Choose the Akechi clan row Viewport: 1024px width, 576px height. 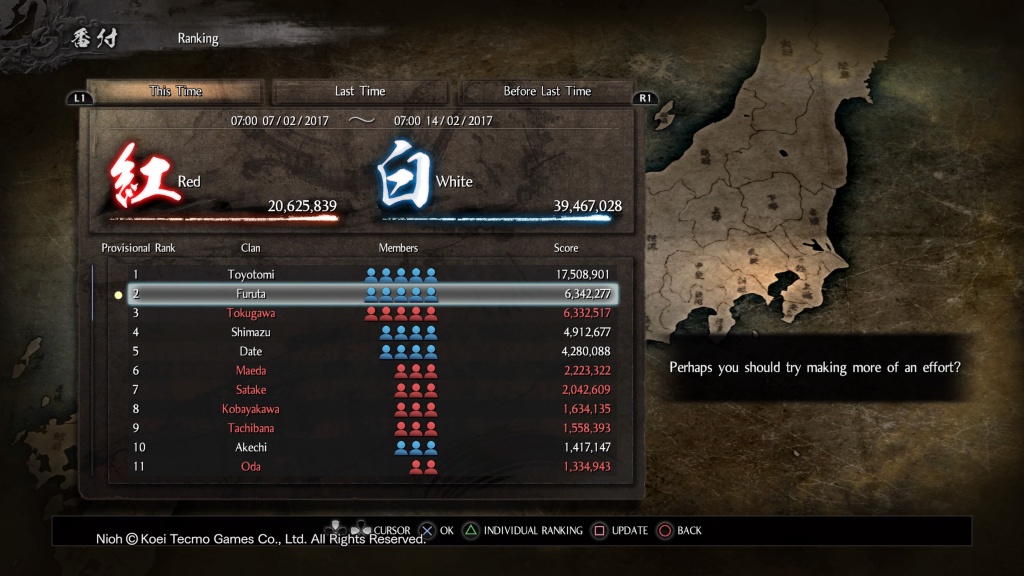tap(370, 447)
